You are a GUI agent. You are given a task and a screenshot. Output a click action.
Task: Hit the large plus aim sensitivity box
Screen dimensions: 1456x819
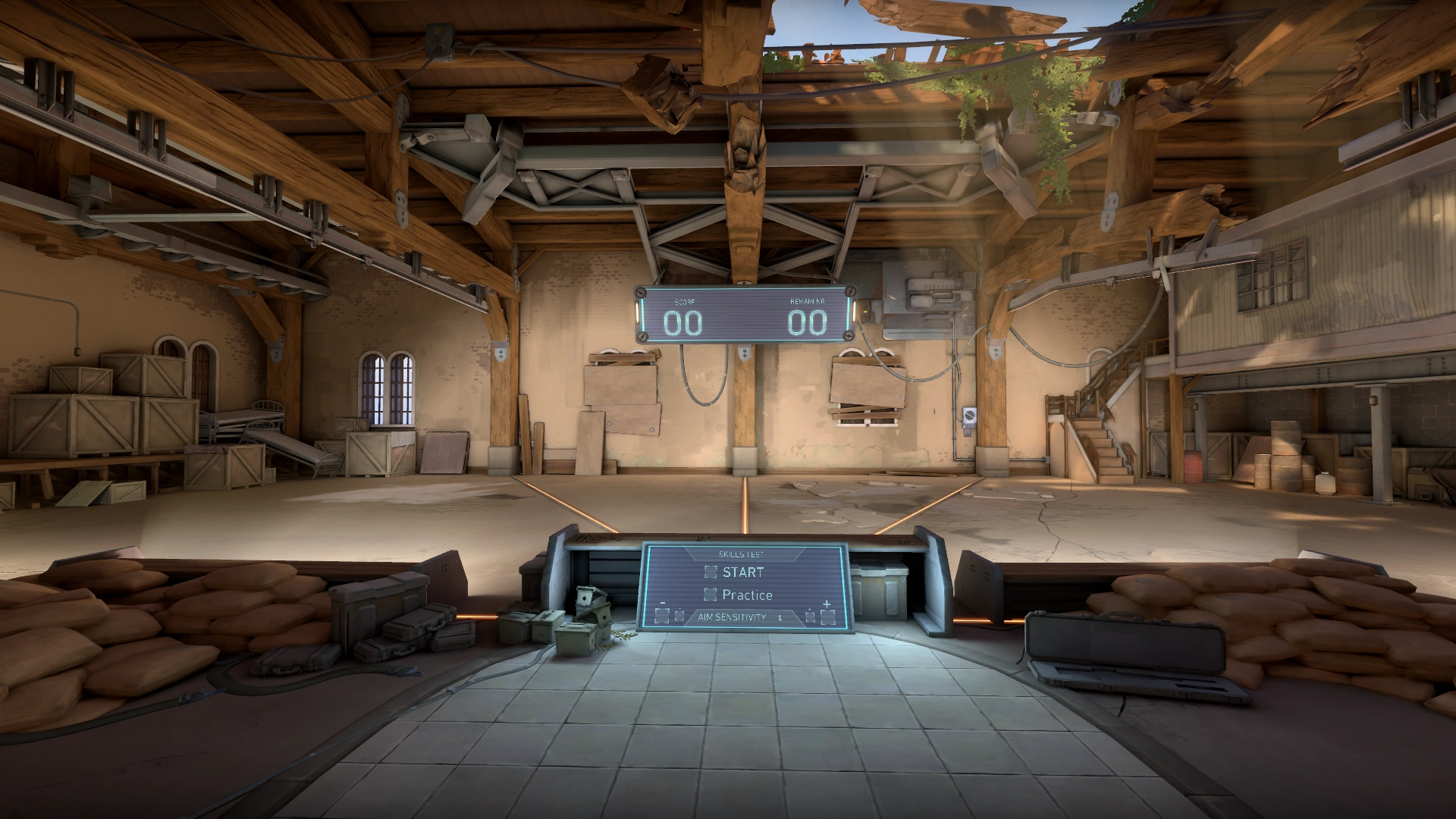click(827, 617)
